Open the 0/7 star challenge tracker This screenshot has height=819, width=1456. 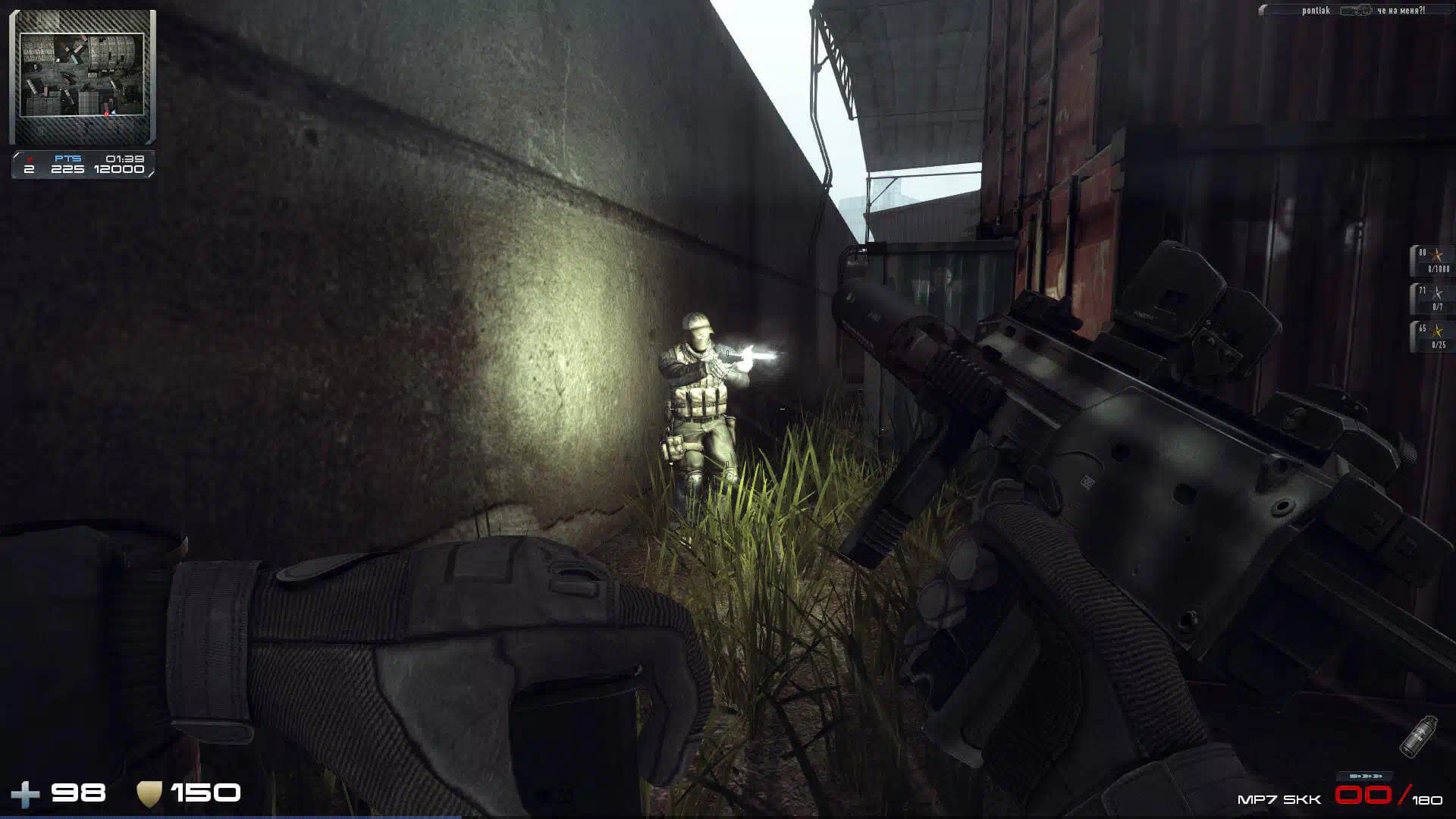1432,298
